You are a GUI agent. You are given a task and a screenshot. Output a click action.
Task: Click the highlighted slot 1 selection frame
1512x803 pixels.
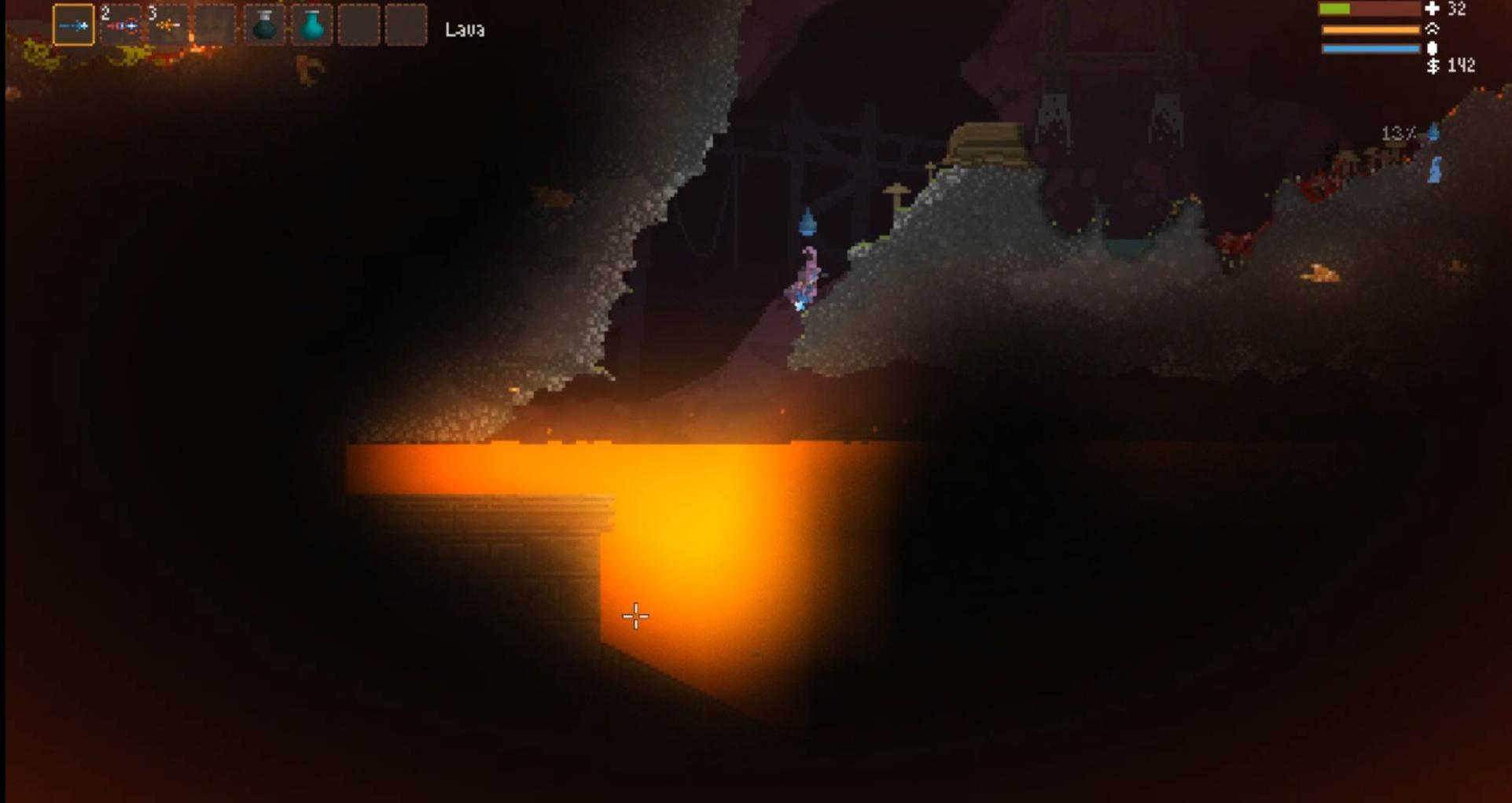75,24
